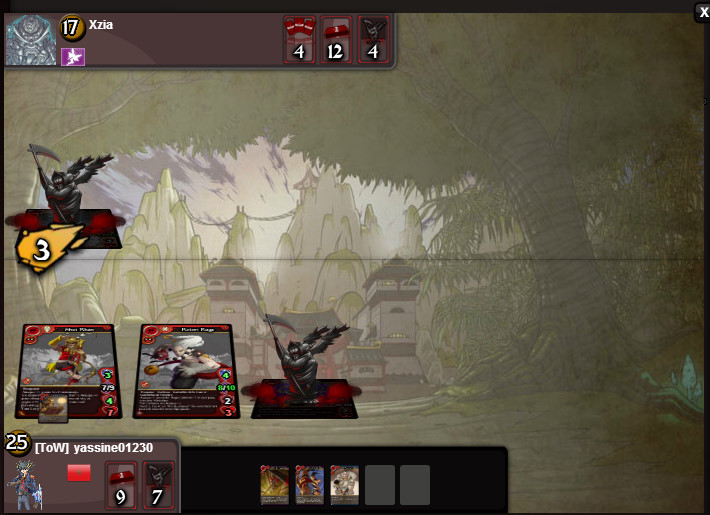This screenshot has height=515, width=710.
Task: Open the opponent's deck pile showing 12
Action: point(336,40)
